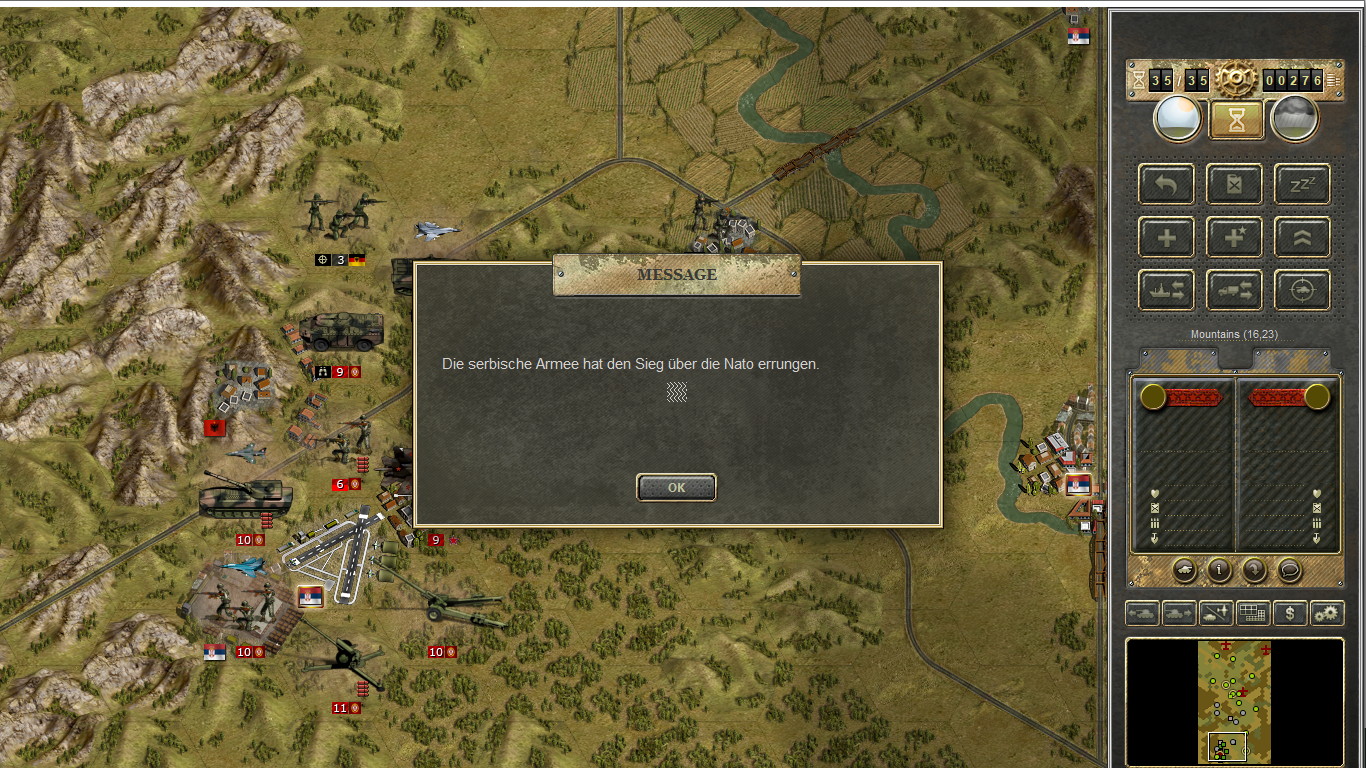Select the next unit tank arrow button
The width and height of the screenshot is (1366, 768).
[x=1180, y=613]
